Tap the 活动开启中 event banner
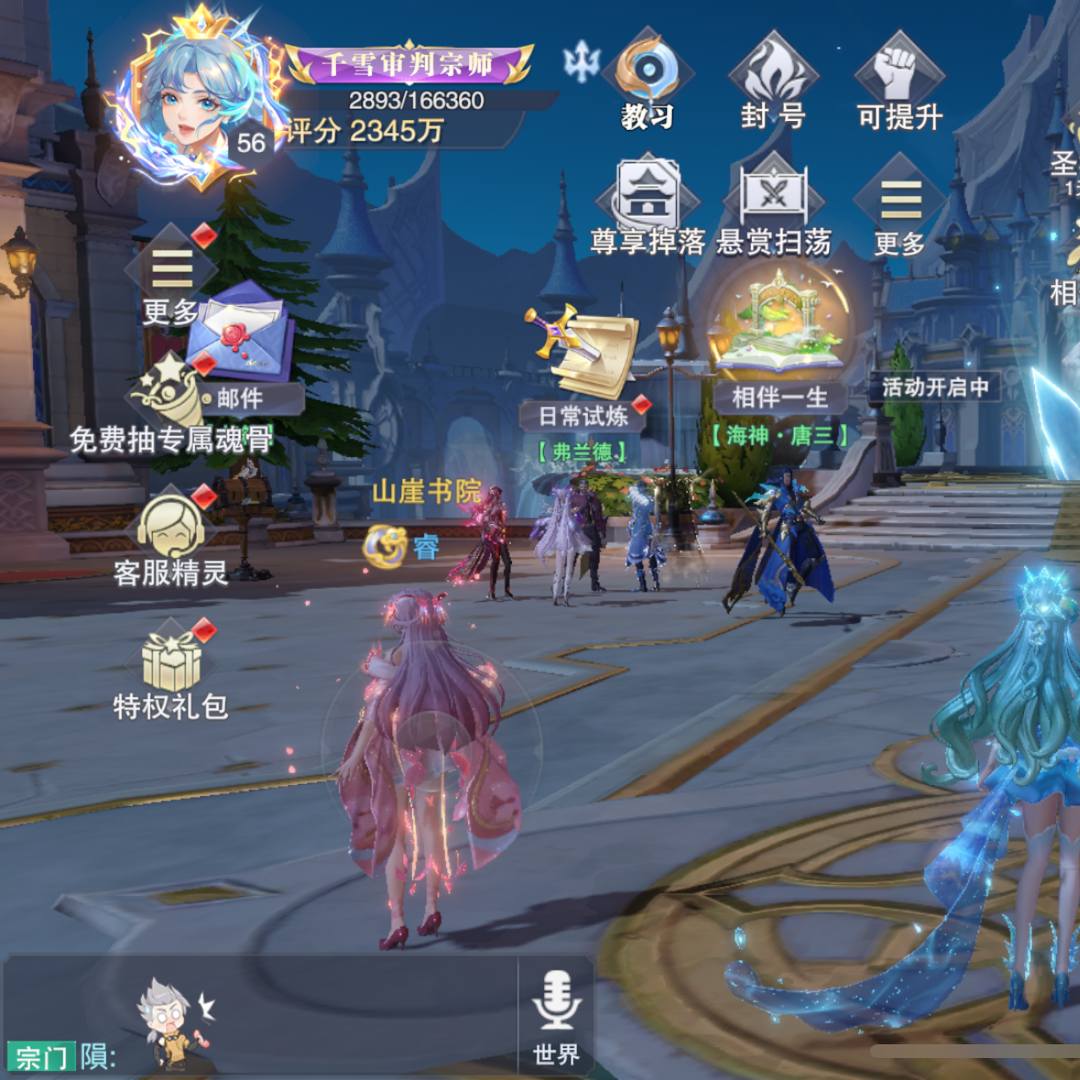 pyautogui.click(x=935, y=387)
